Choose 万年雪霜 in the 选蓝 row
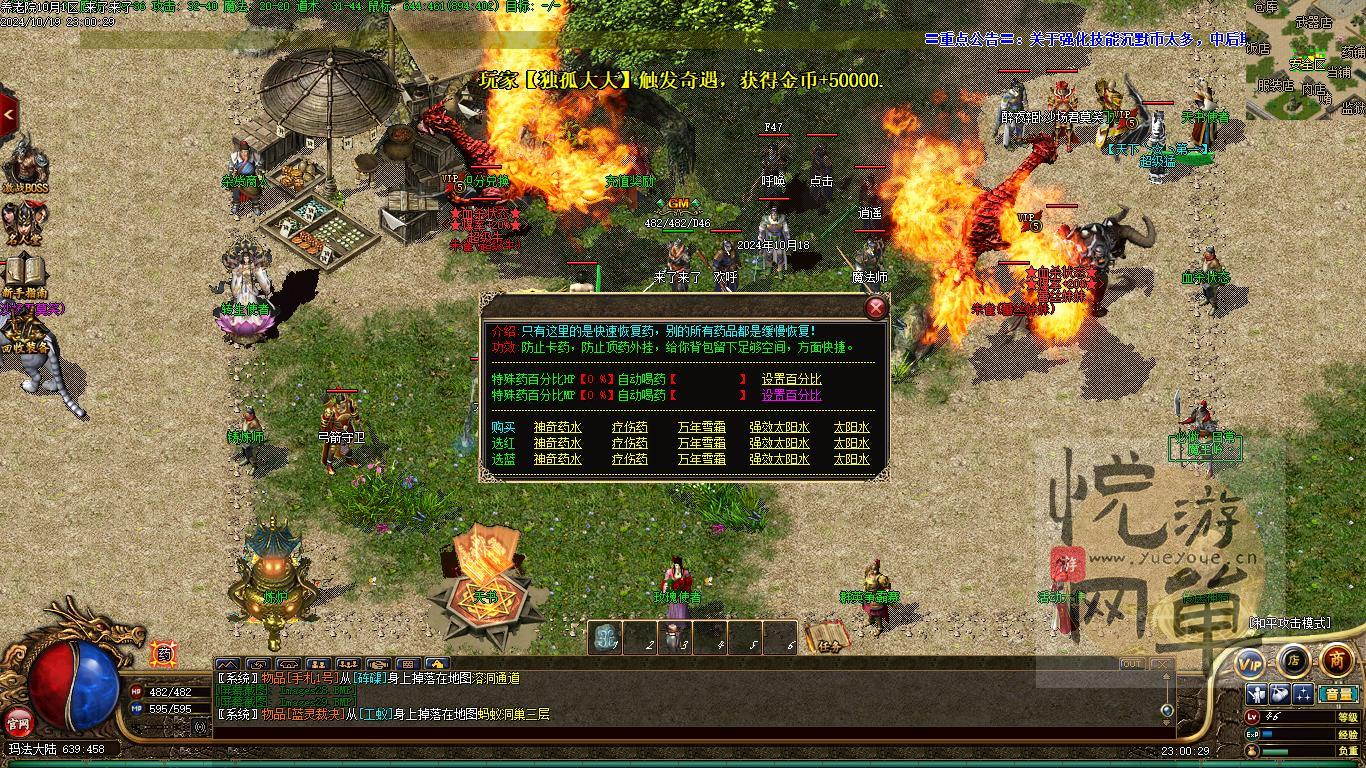 click(x=701, y=459)
